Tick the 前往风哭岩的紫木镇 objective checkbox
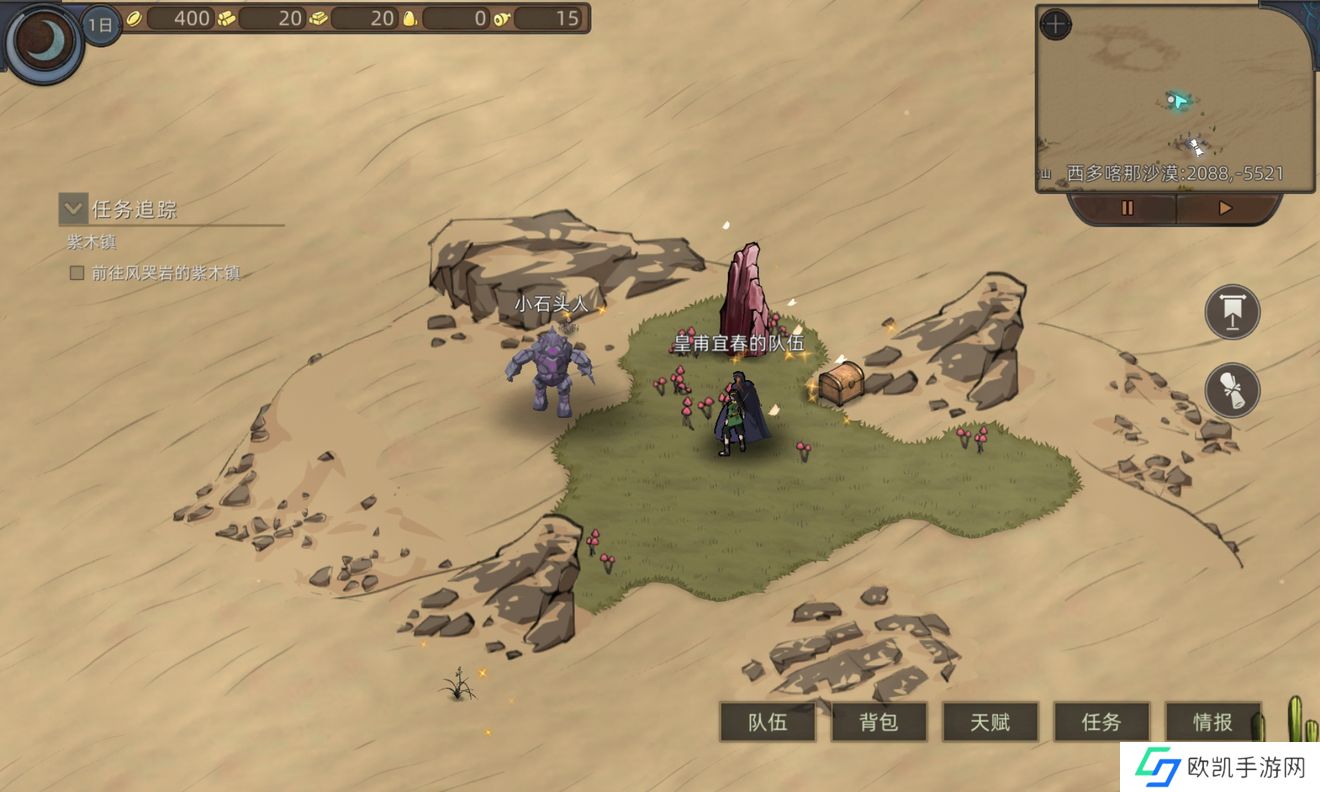 point(77,273)
